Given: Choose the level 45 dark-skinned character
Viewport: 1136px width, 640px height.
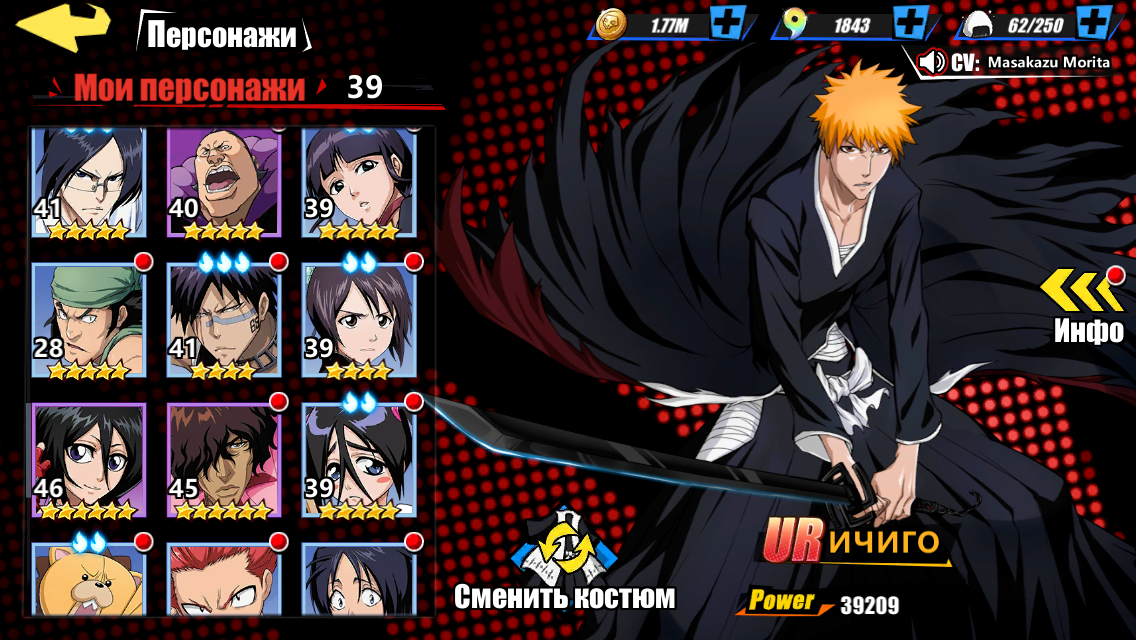Looking at the screenshot, I should [223, 460].
